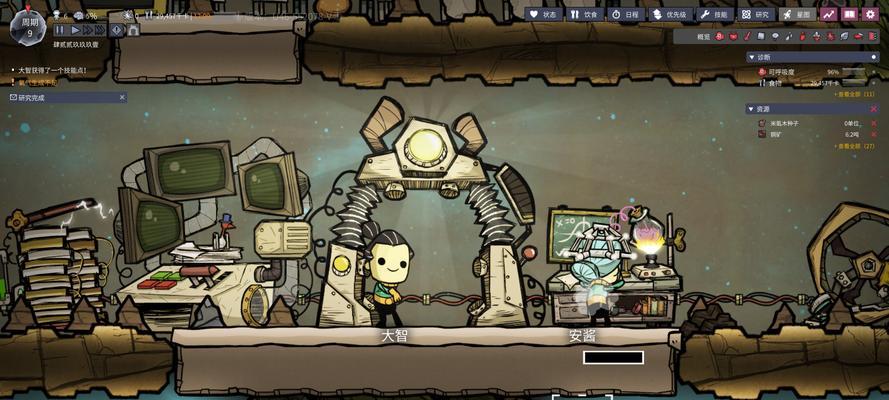The height and width of the screenshot is (400, 889).
Task: Open the 状态 (Vitals) panel
Action: point(543,15)
